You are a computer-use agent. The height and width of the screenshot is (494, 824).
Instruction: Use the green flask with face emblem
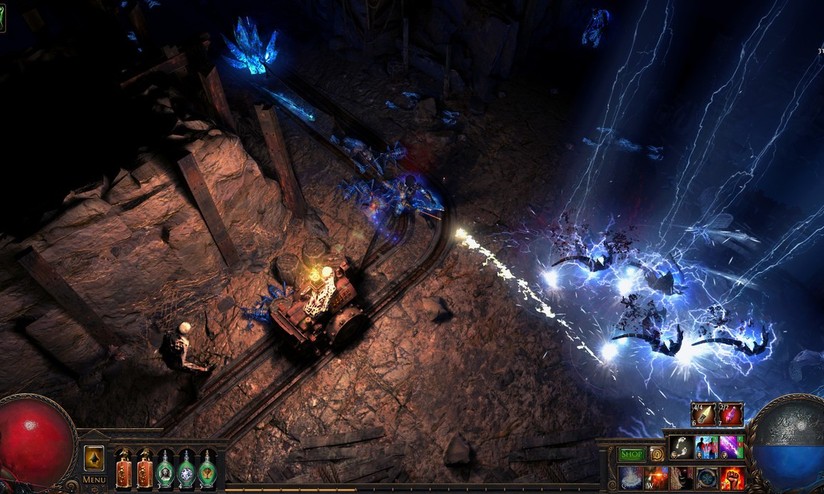click(165, 469)
